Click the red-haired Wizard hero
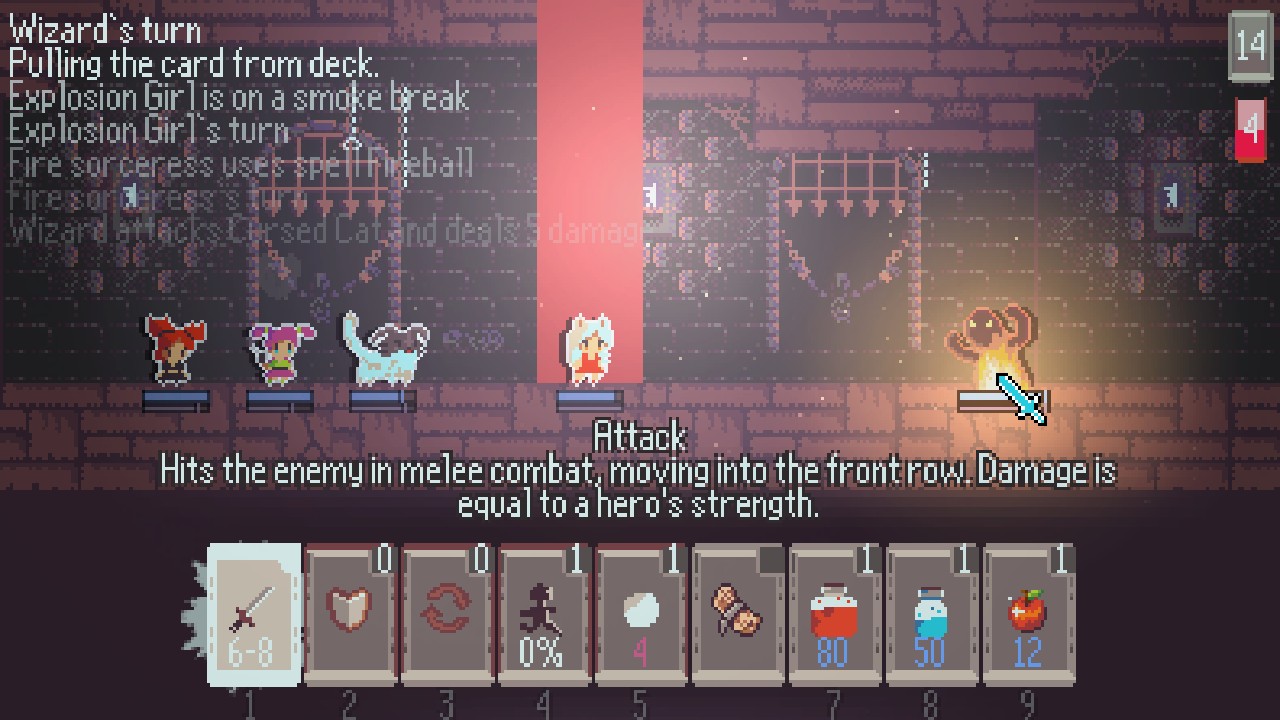Screen dimensions: 1280x720 174,350
